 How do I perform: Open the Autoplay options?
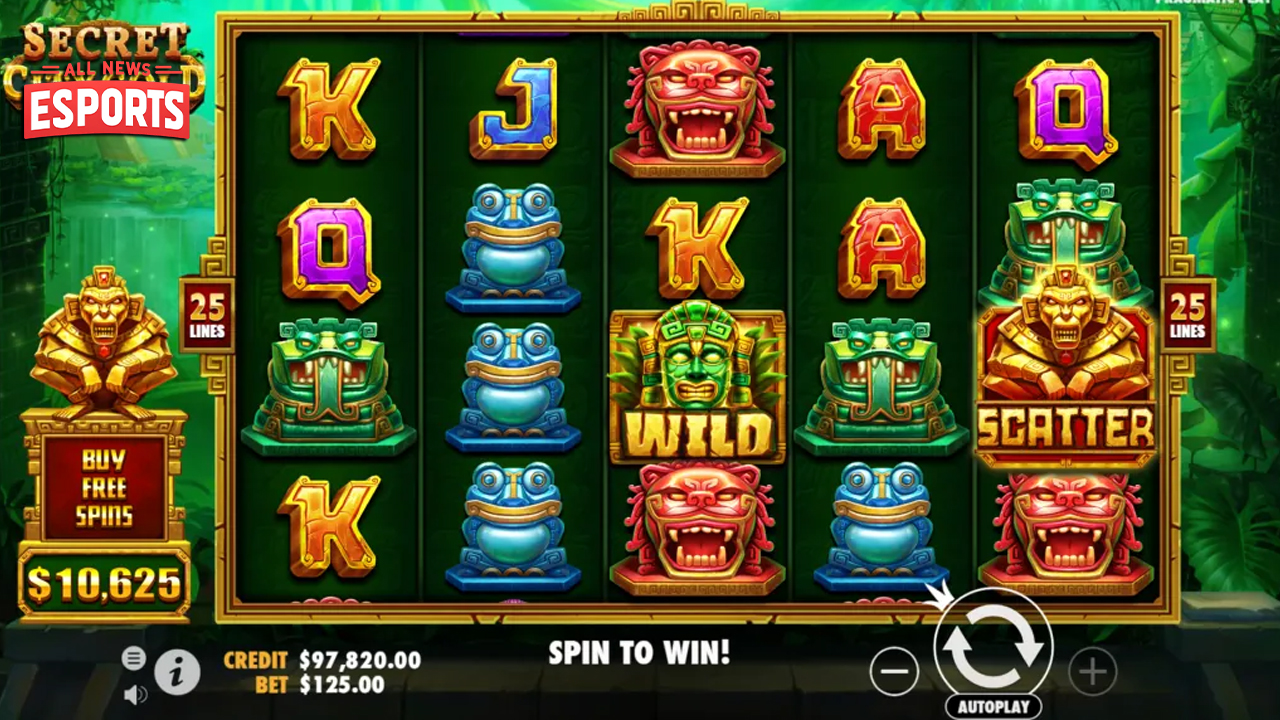(993, 706)
